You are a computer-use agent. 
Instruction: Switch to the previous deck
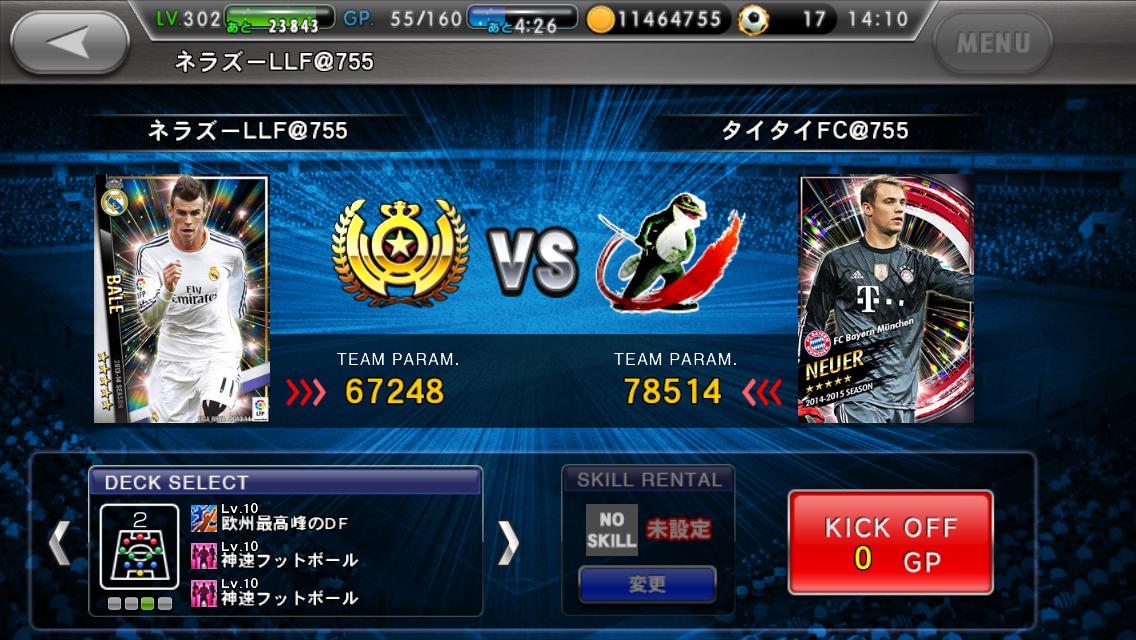[60, 542]
